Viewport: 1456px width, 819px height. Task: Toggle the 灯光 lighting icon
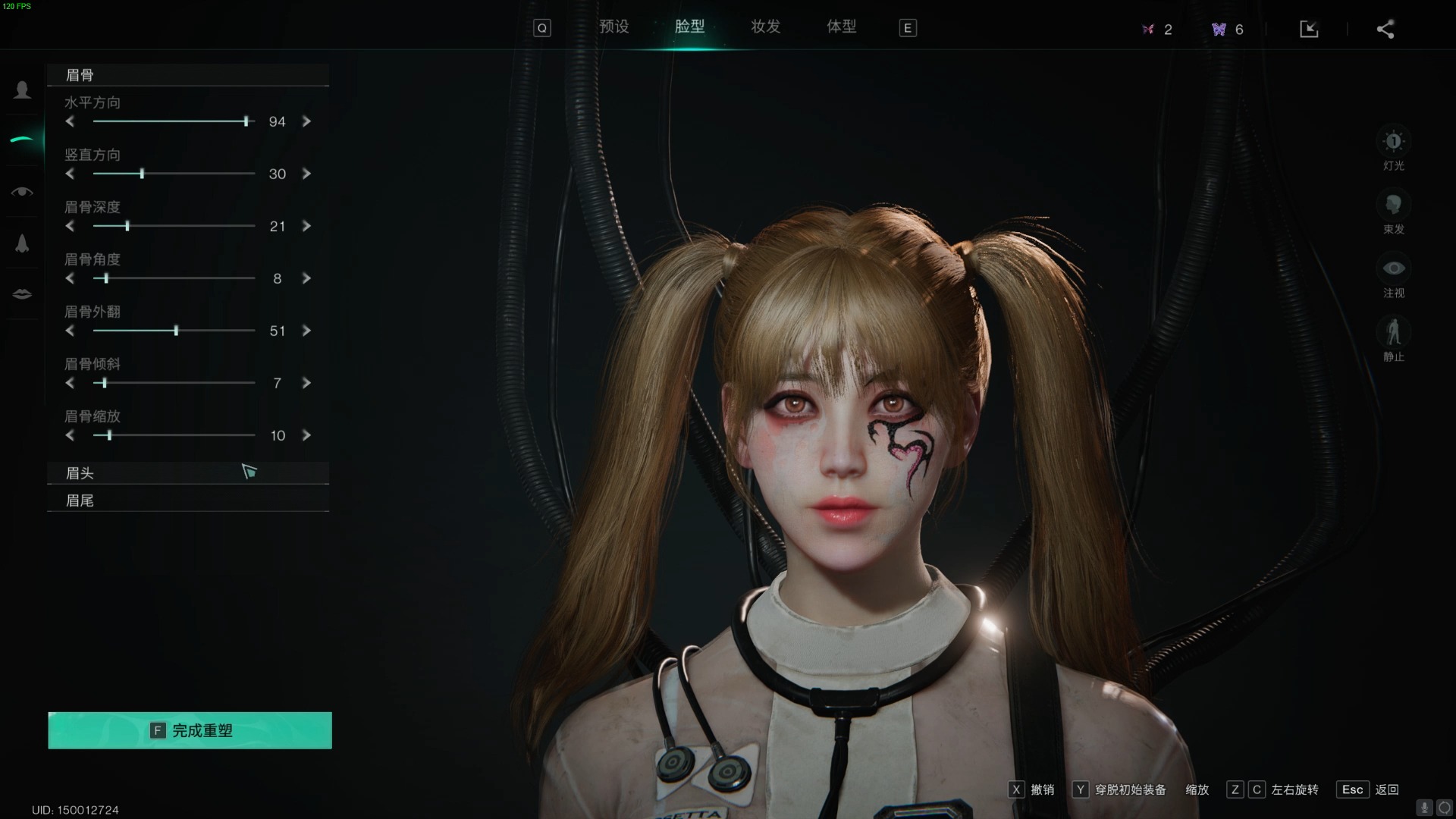click(1393, 142)
